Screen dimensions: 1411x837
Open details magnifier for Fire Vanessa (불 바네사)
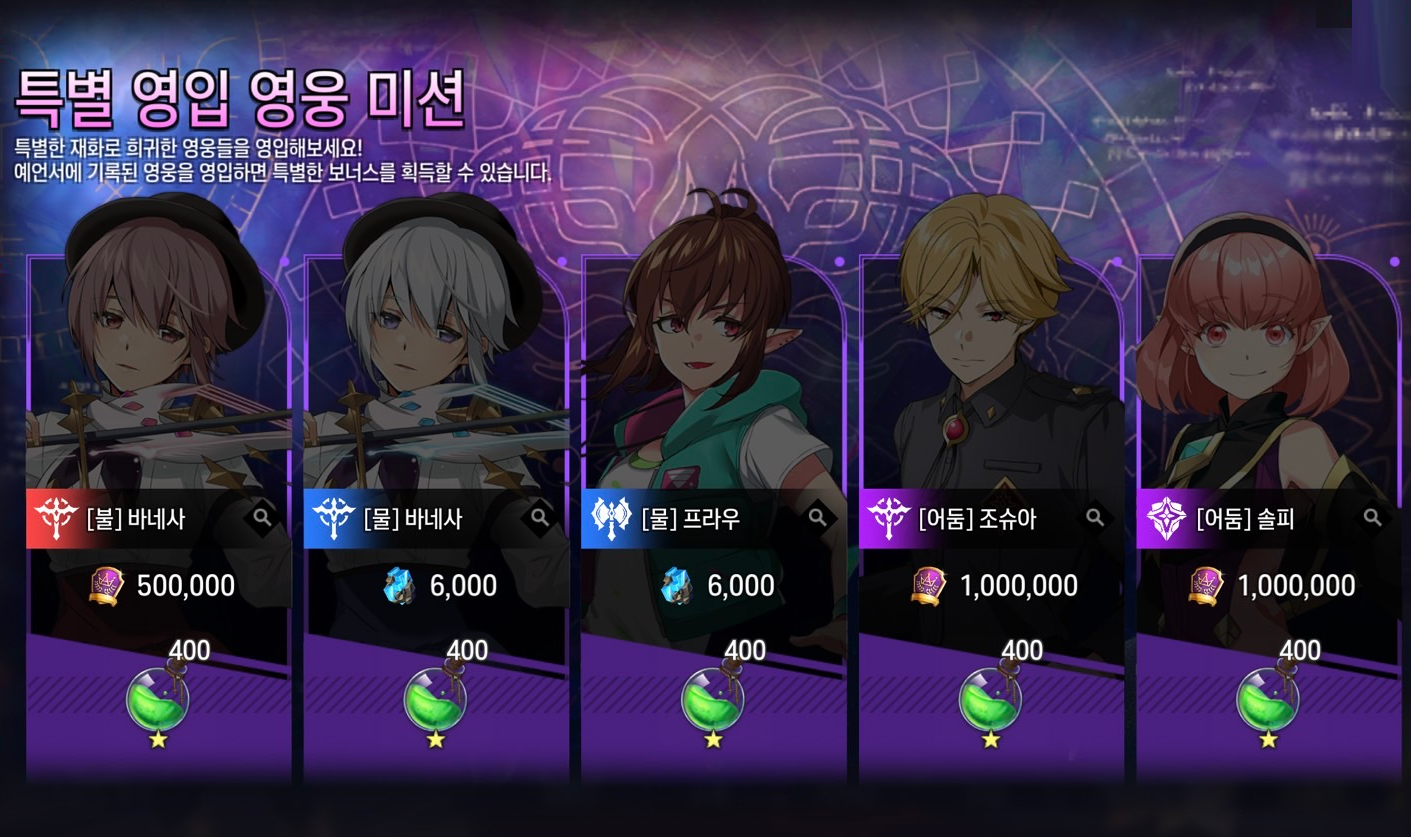262,518
